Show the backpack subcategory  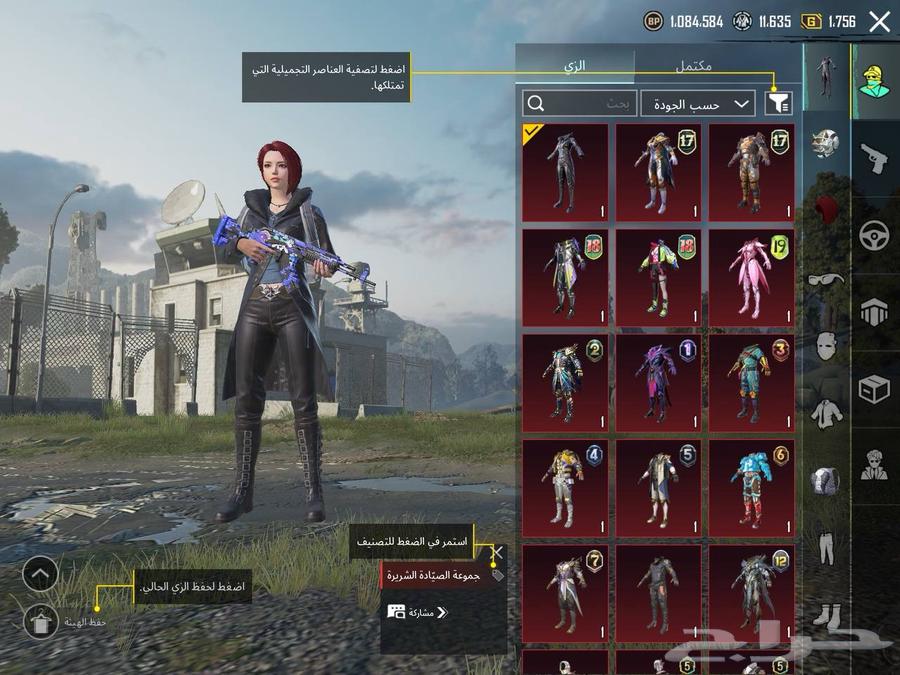tap(825, 480)
